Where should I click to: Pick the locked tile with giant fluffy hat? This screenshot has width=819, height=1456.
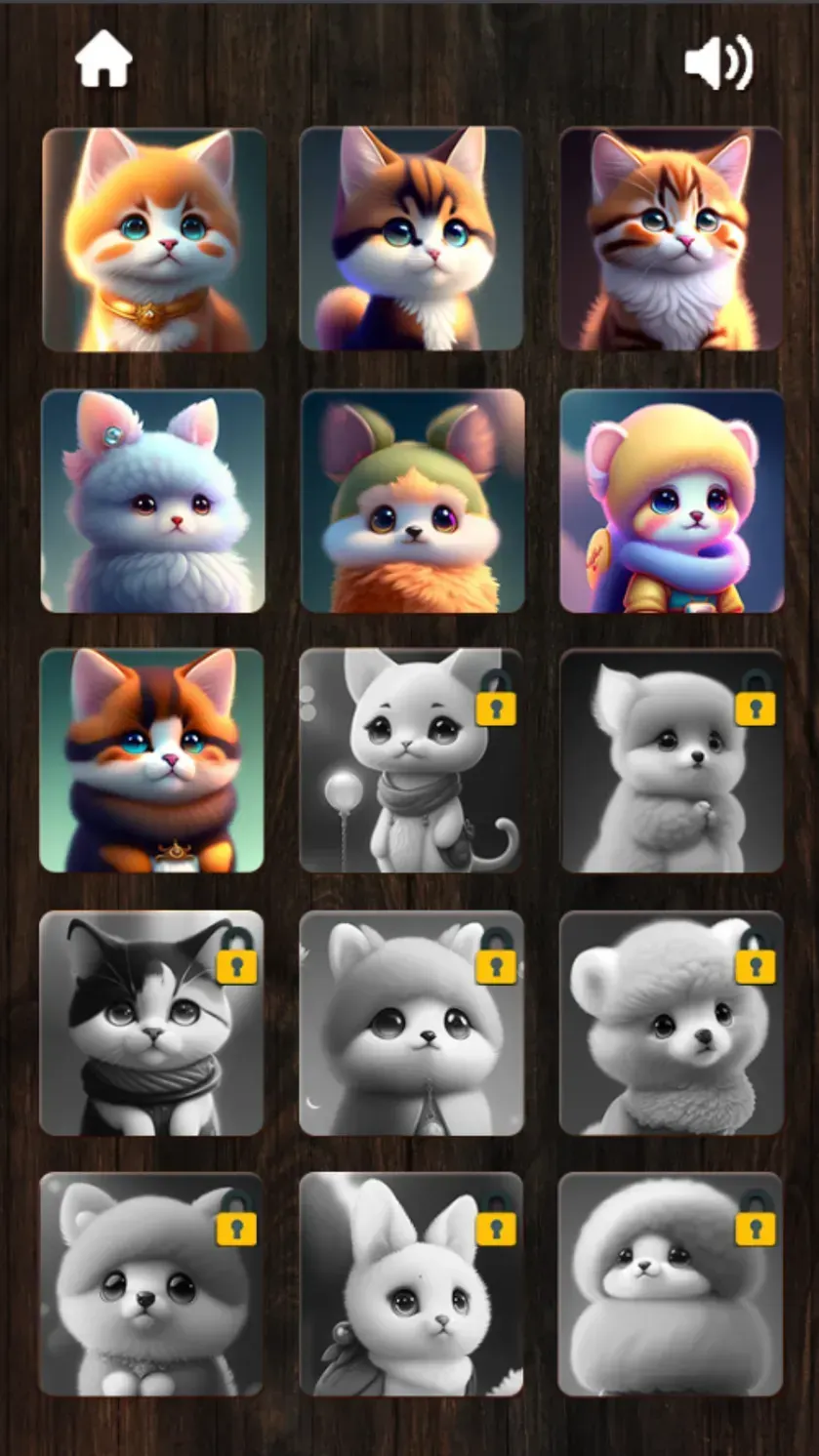pyautogui.click(x=671, y=1284)
